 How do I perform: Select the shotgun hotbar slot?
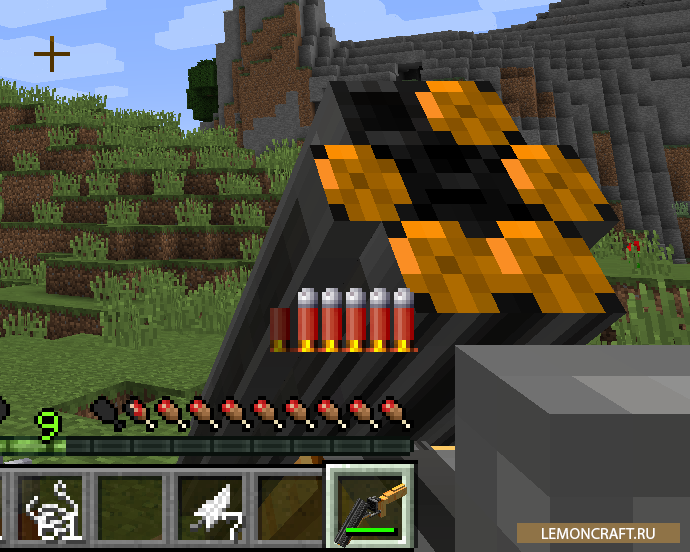point(369,508)
